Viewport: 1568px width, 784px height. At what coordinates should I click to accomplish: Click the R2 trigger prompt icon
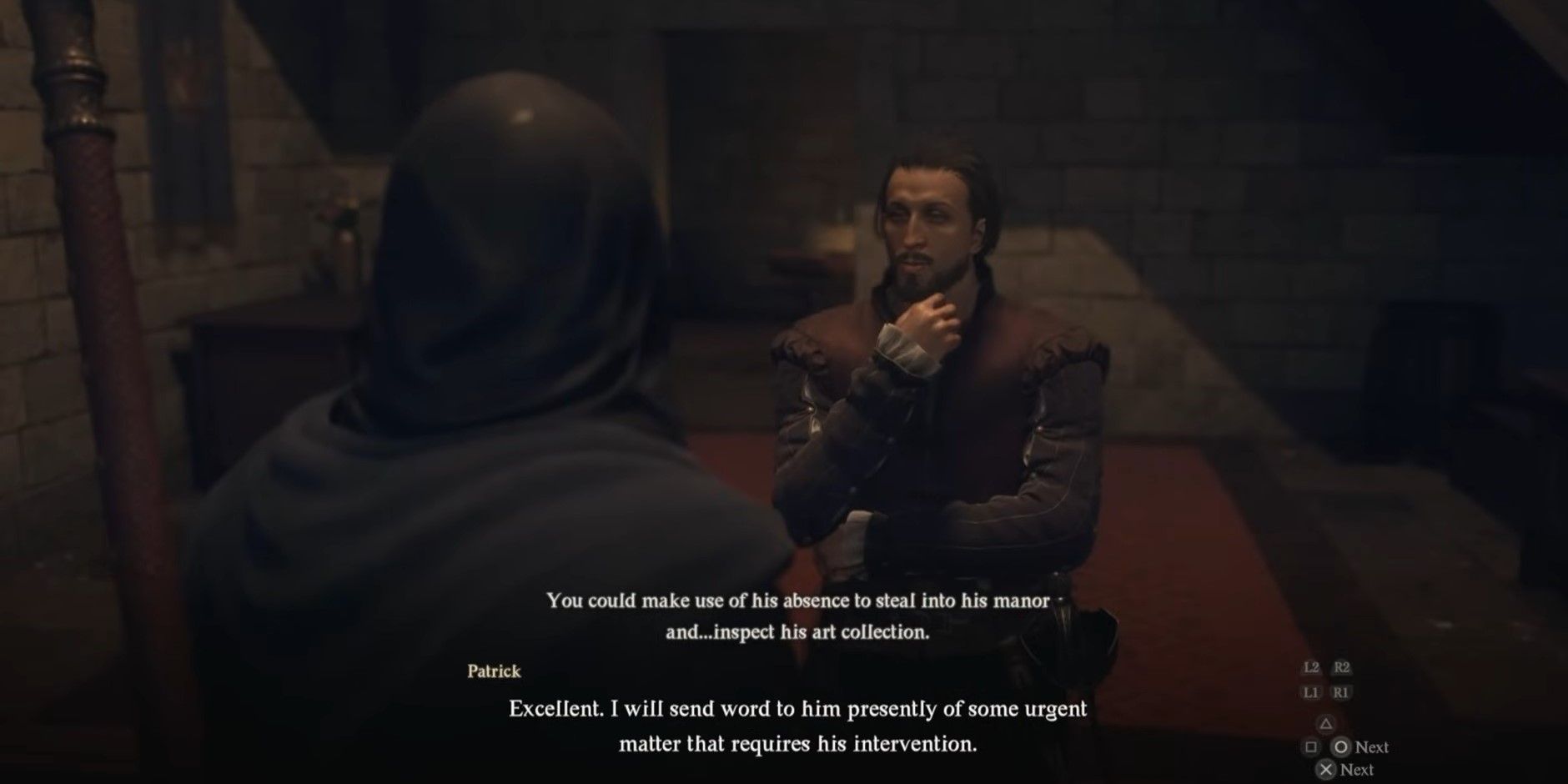click(x=1341, y=667)
